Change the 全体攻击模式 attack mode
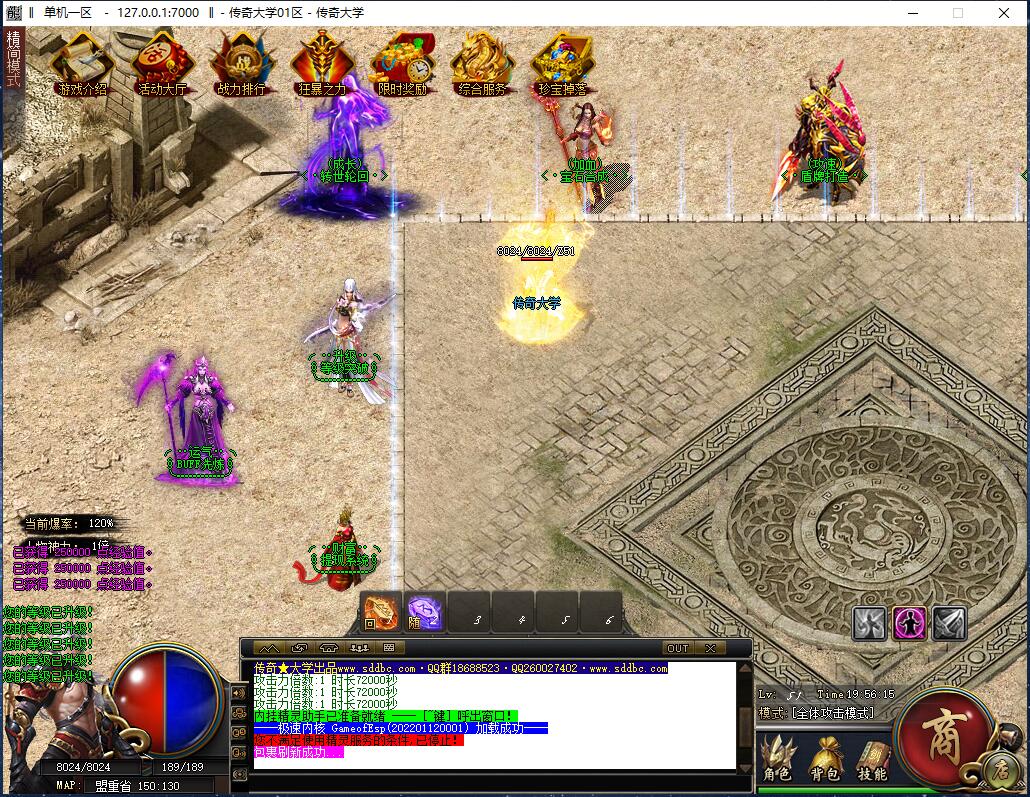The image size is (1030, 797). tap(817, 713)
